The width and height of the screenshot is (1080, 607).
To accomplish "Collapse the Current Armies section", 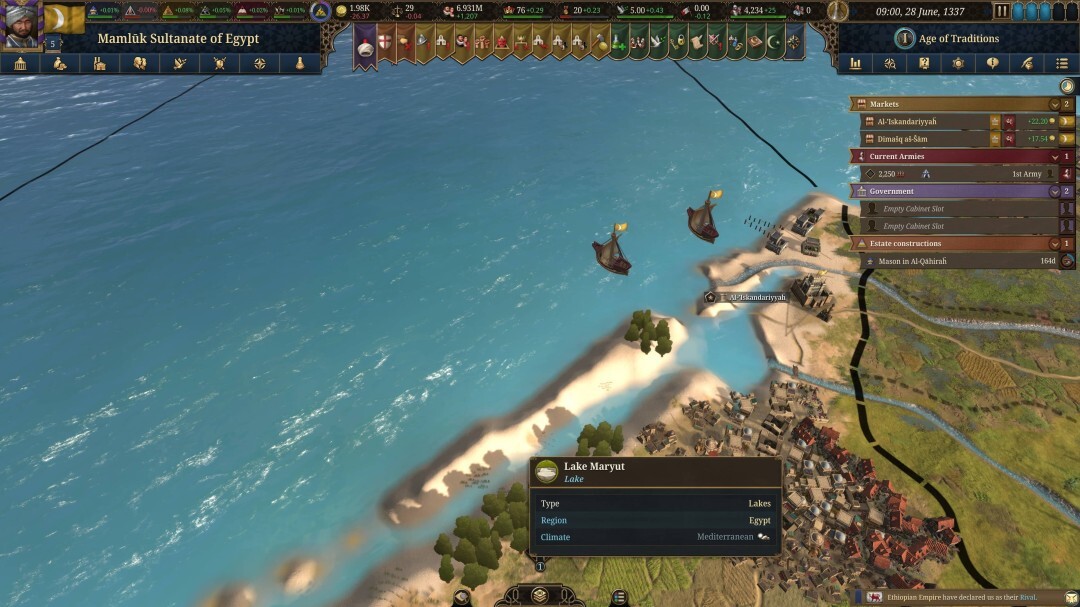I will pyautogui.click(x=1054, y=156).
